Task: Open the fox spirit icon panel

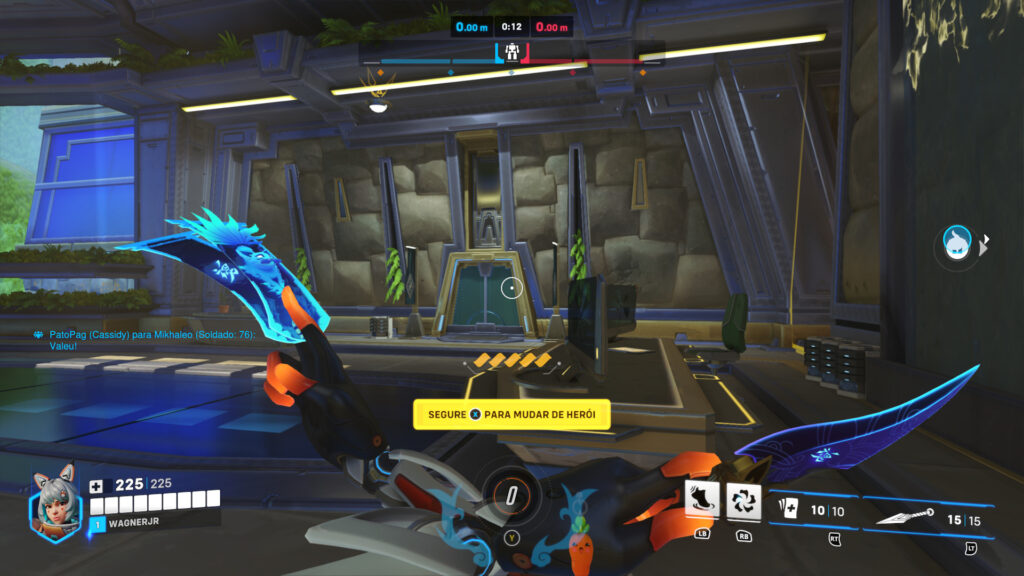Action: click(x=957, y=242)
